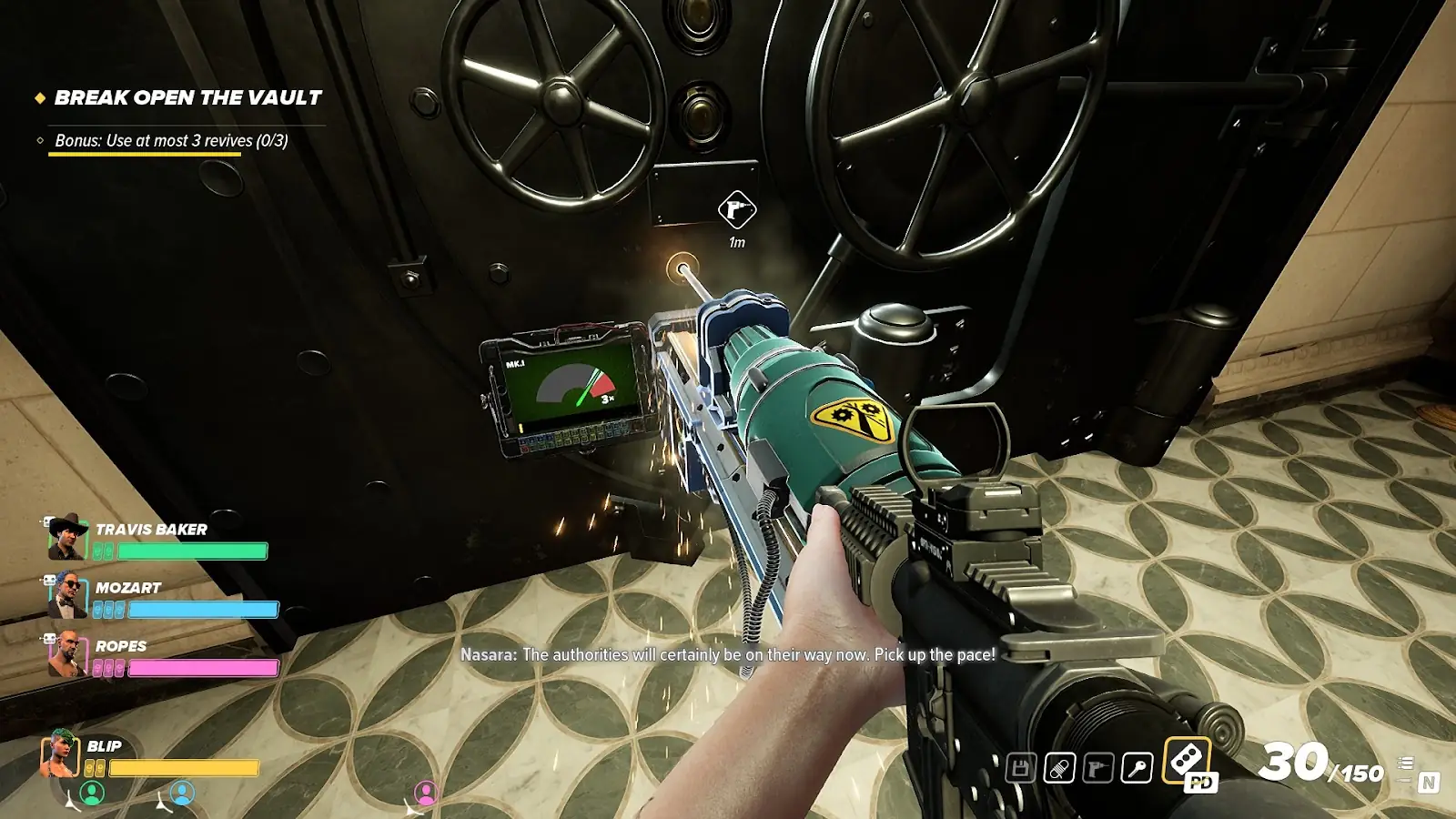The width and height of the screenshot is (1456, 819).
Task: Select the bonus revives objective line
Action: coord(171,141)
